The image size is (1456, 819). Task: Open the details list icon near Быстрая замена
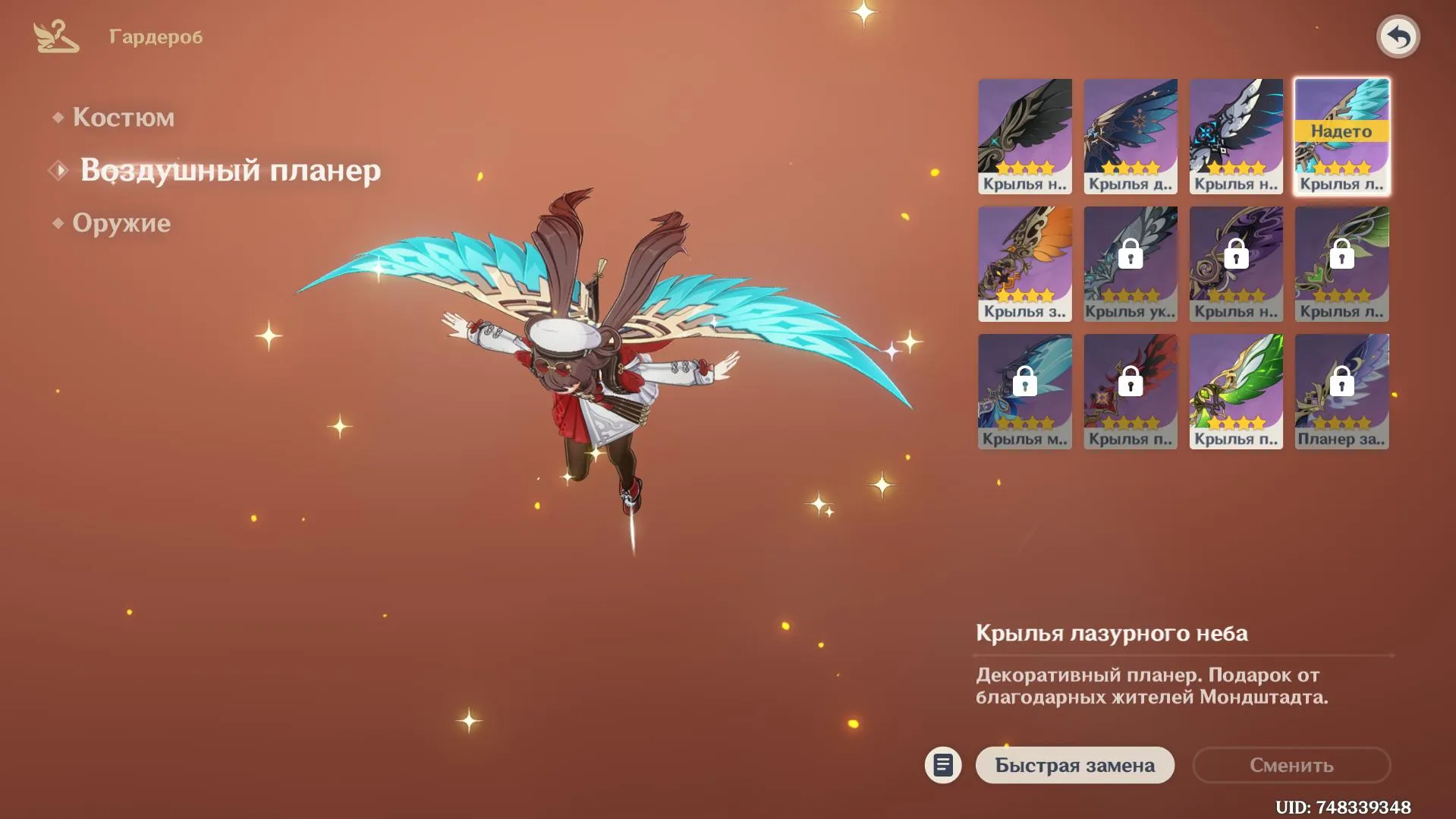pos(941,765)
